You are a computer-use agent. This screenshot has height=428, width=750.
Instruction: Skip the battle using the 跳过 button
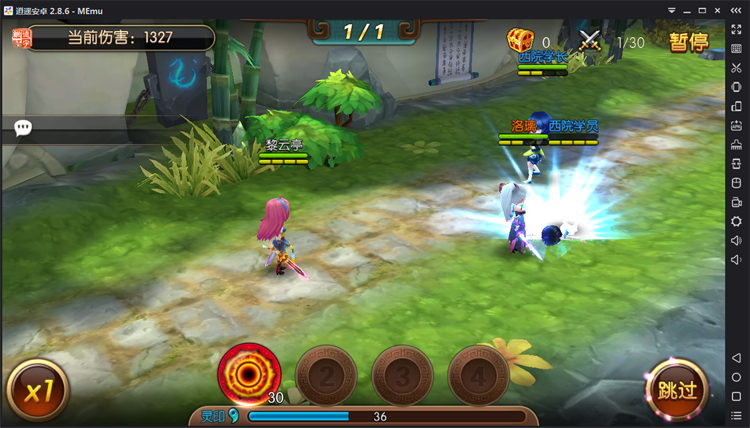[676, 387]
